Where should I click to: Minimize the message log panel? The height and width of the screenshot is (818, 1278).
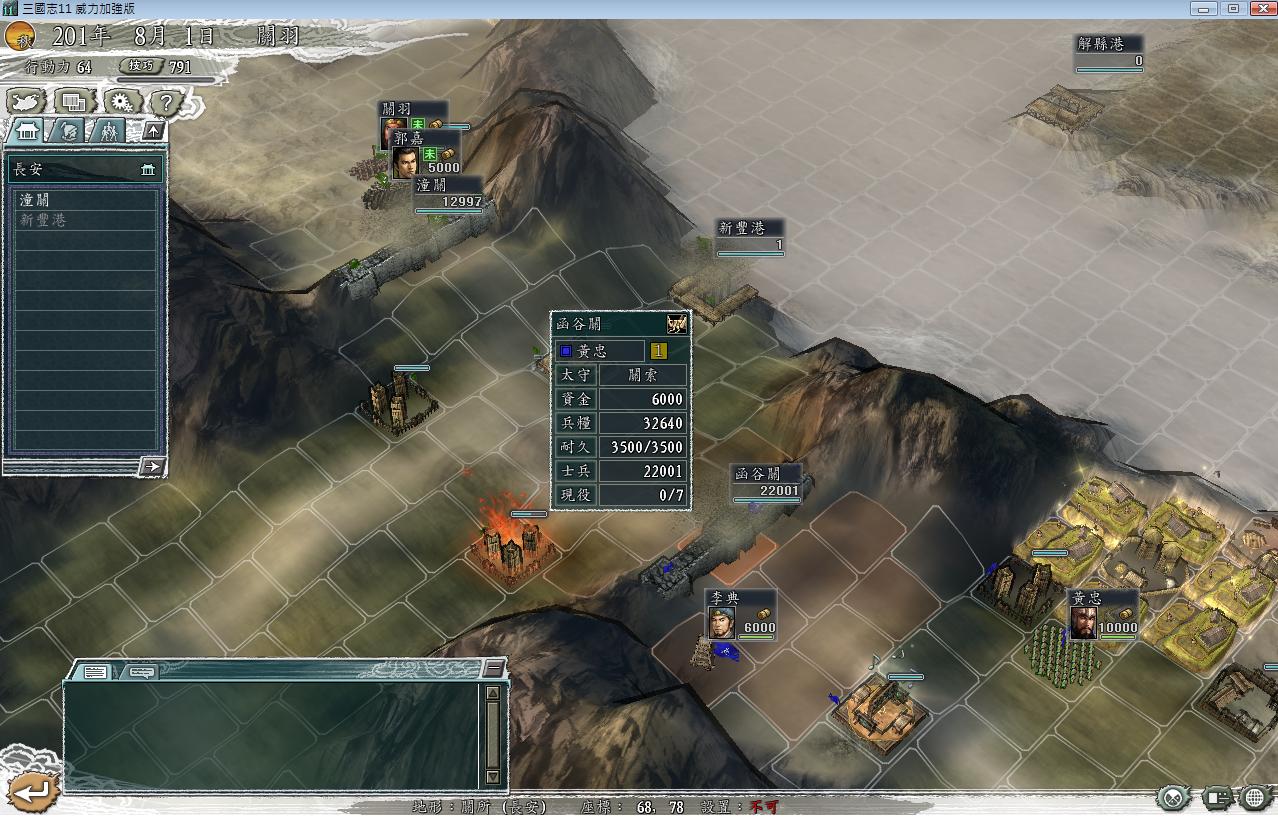pyautogui.click(x=493, y=668)
